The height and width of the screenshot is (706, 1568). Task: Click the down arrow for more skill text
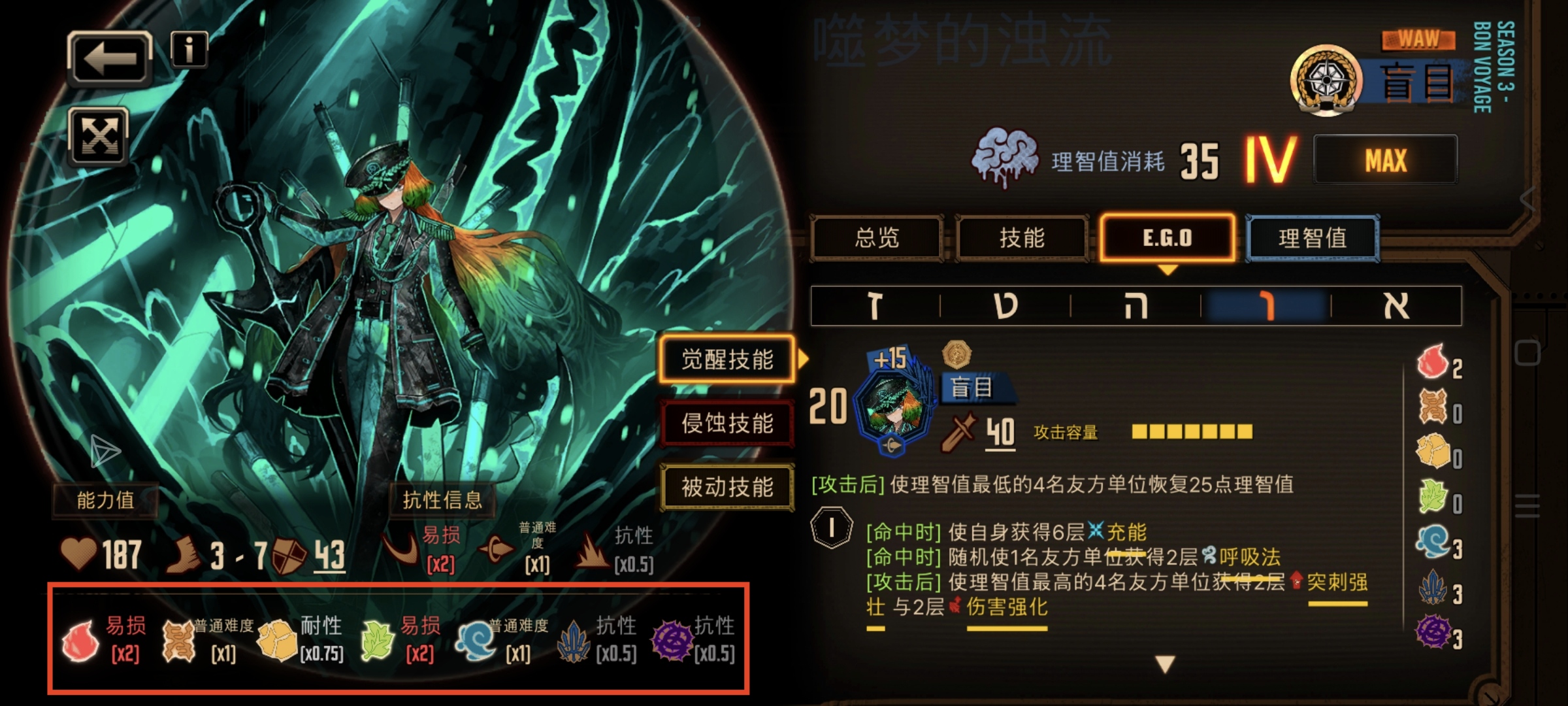pos(1166,664)
